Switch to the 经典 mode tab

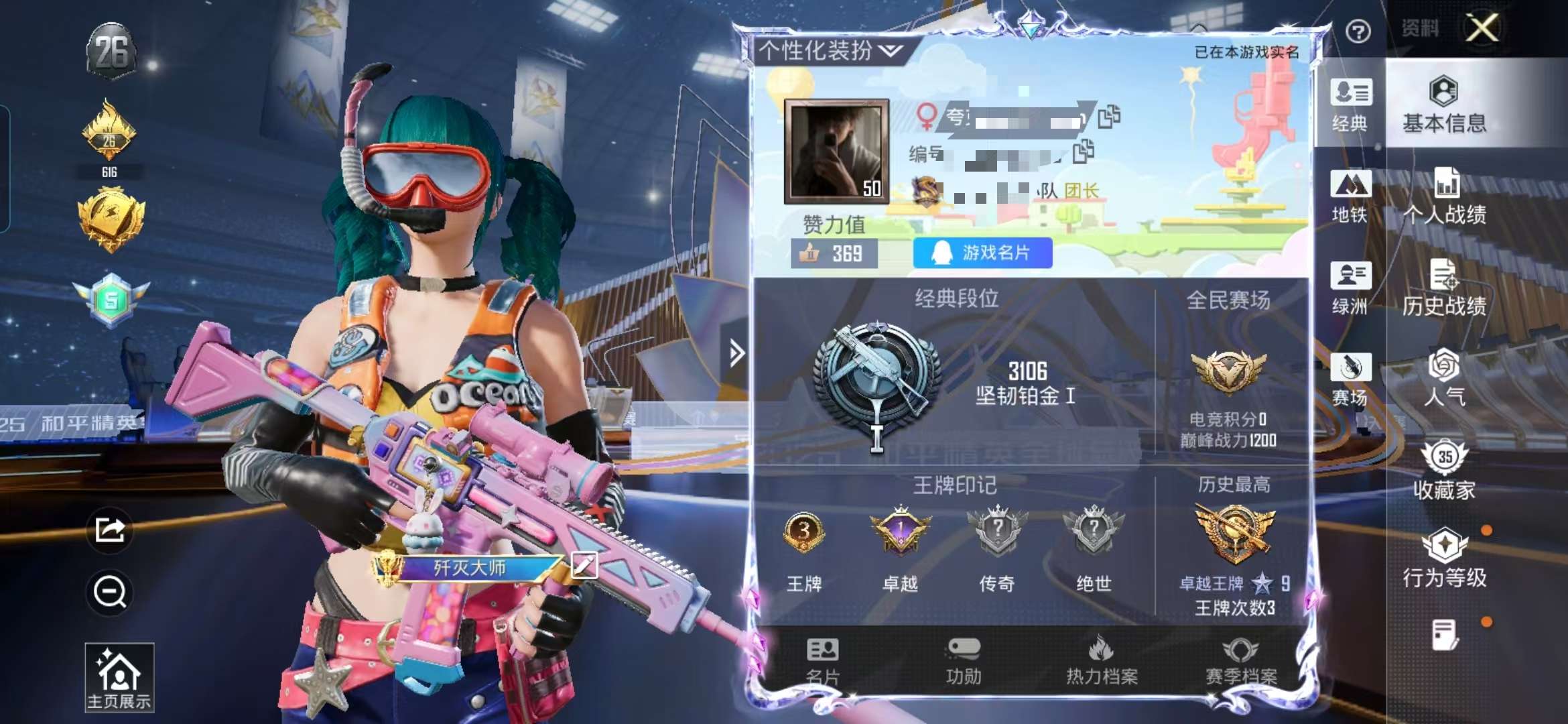click(1350, 105)
